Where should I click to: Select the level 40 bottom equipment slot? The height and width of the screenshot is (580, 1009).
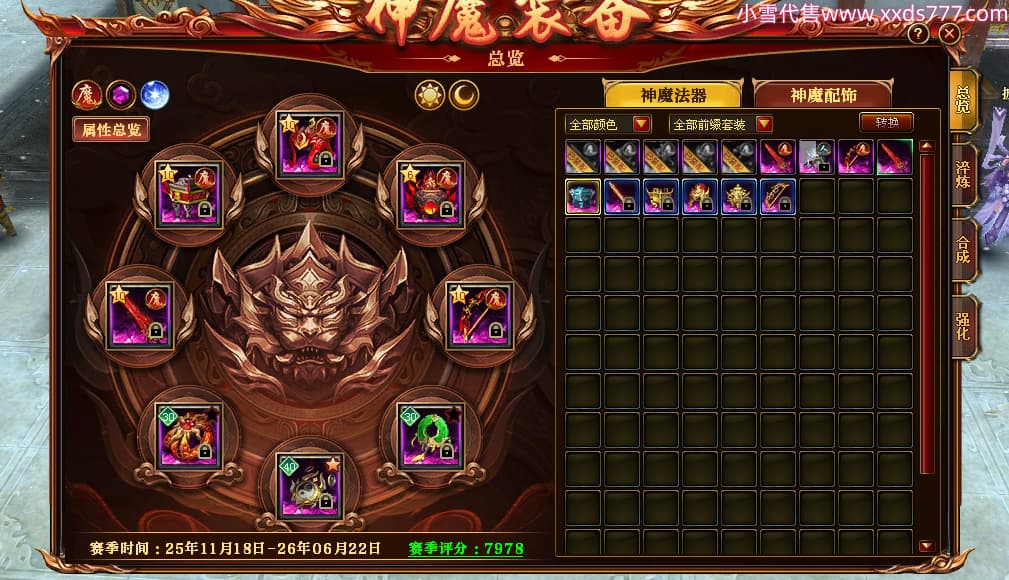309,486
